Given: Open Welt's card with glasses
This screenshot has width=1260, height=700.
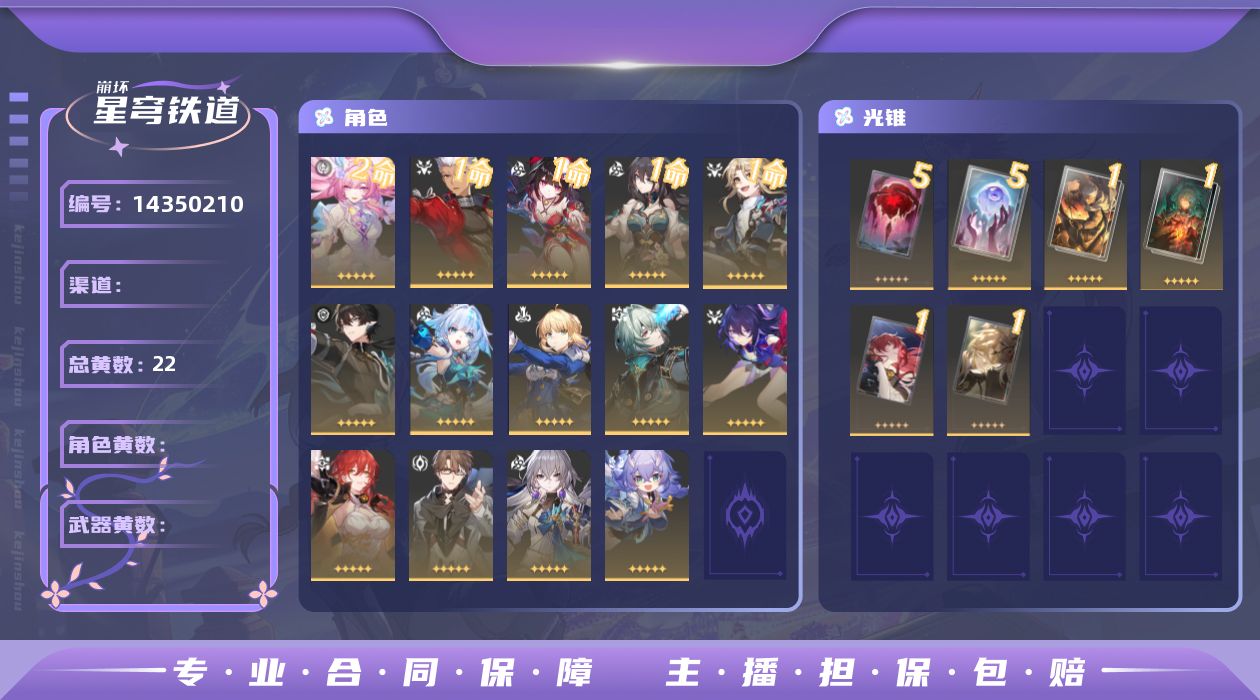Looking at the screenshot, I should 451,515.
